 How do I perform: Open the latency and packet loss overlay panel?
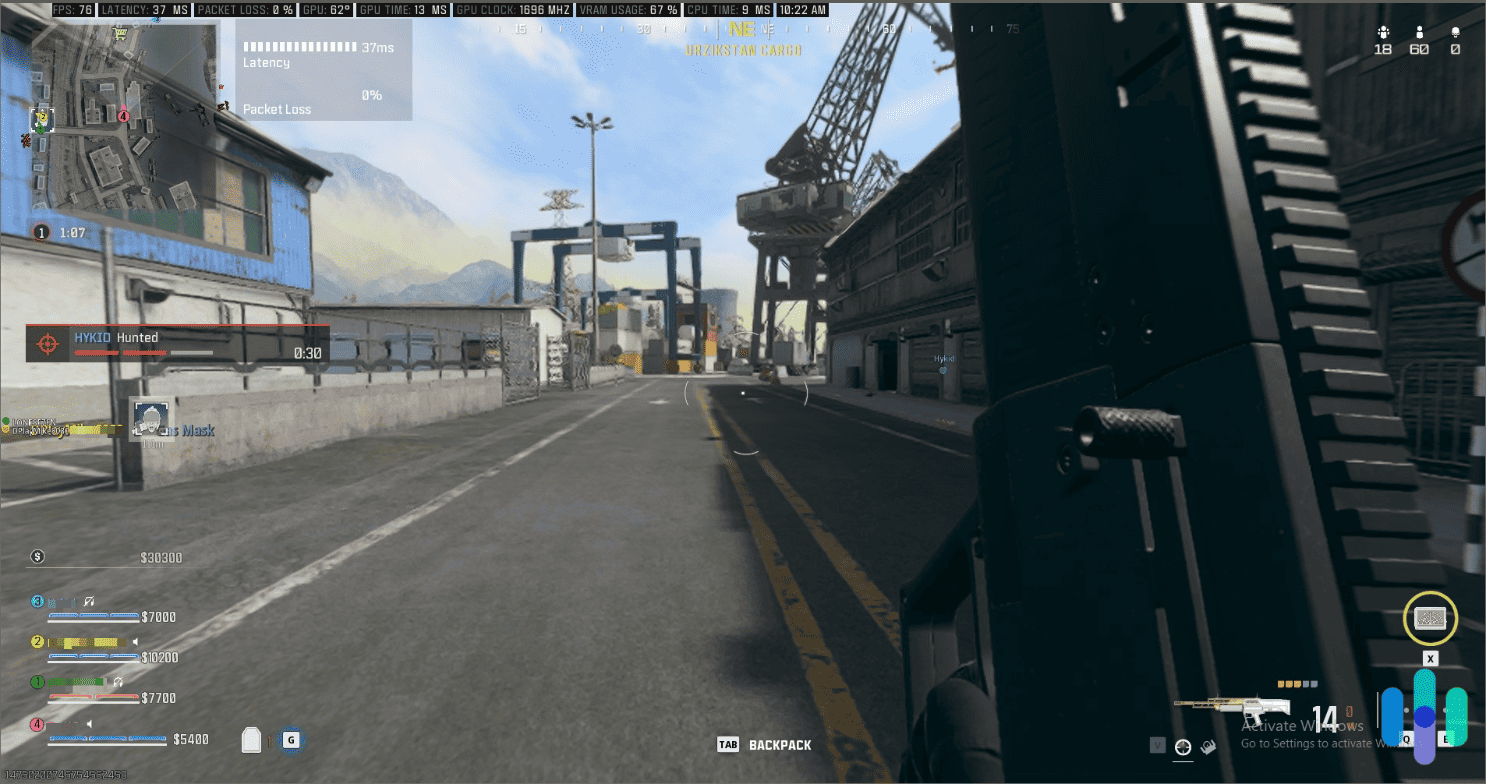(320, 70)
